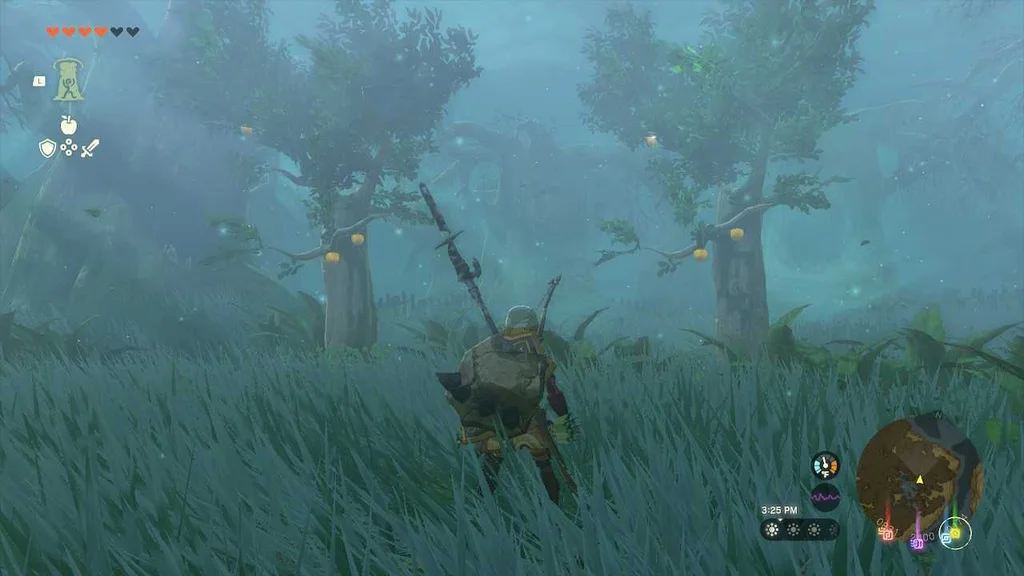This screenshot has height=576, width=1024.
Task: Select the apple quick-item icon
Action: pyautogui.click(x=68, y=124)
